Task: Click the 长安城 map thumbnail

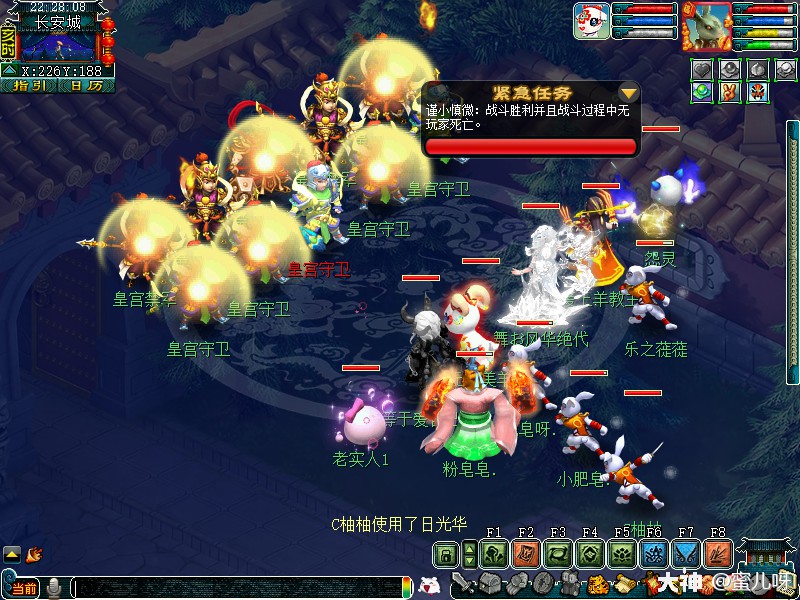Action: [x=58, y=44]
